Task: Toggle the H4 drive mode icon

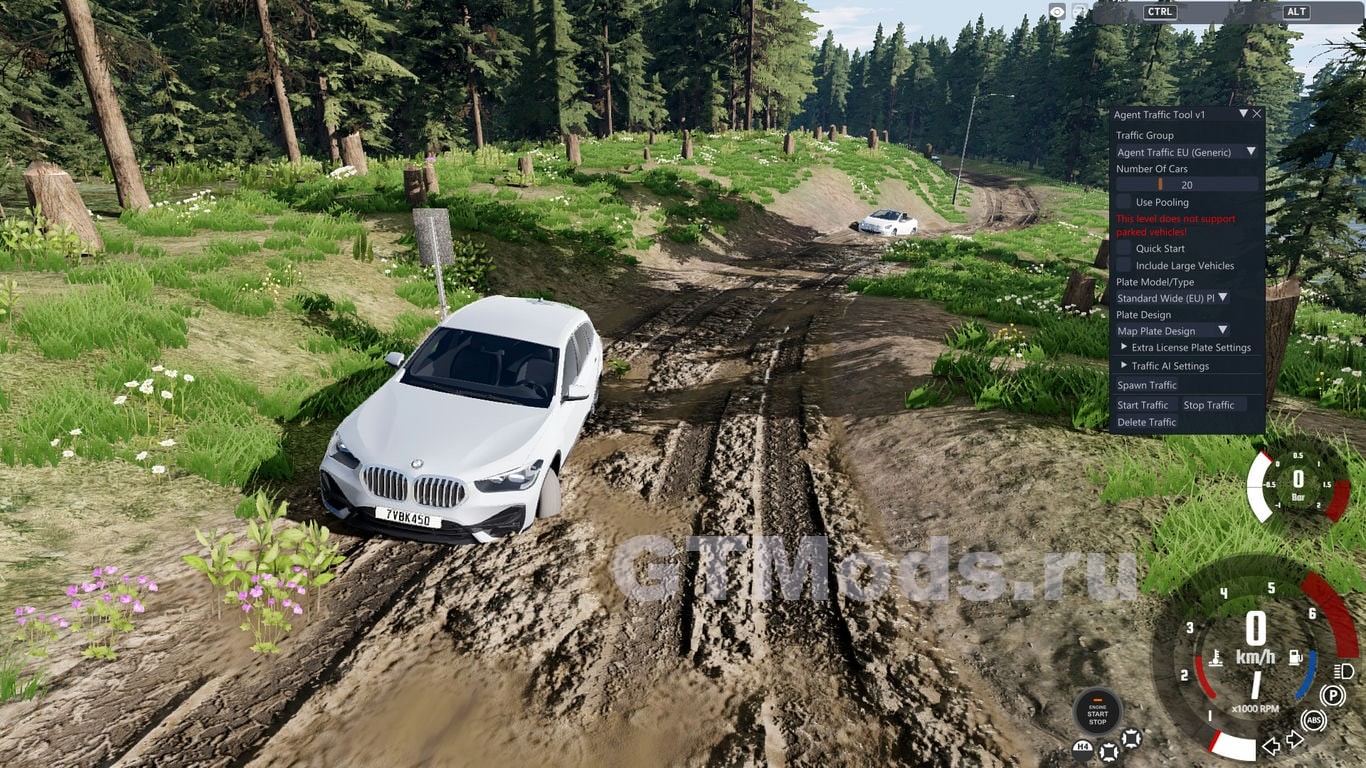Action: tap(1082, 746)
